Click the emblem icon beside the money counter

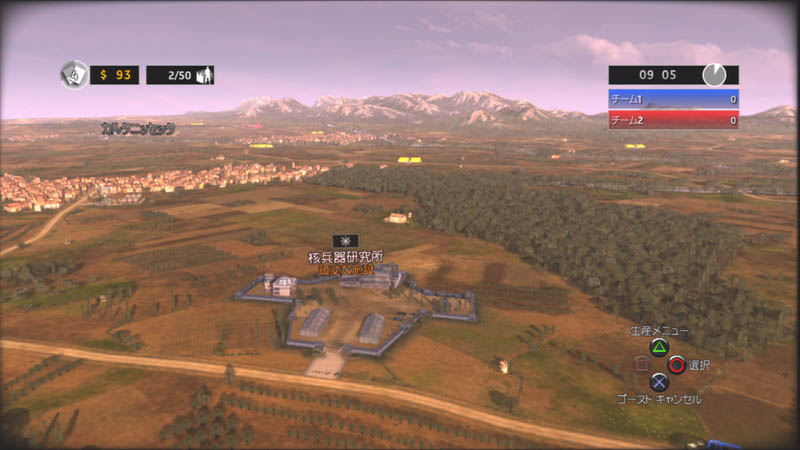(x=74, y=74)
